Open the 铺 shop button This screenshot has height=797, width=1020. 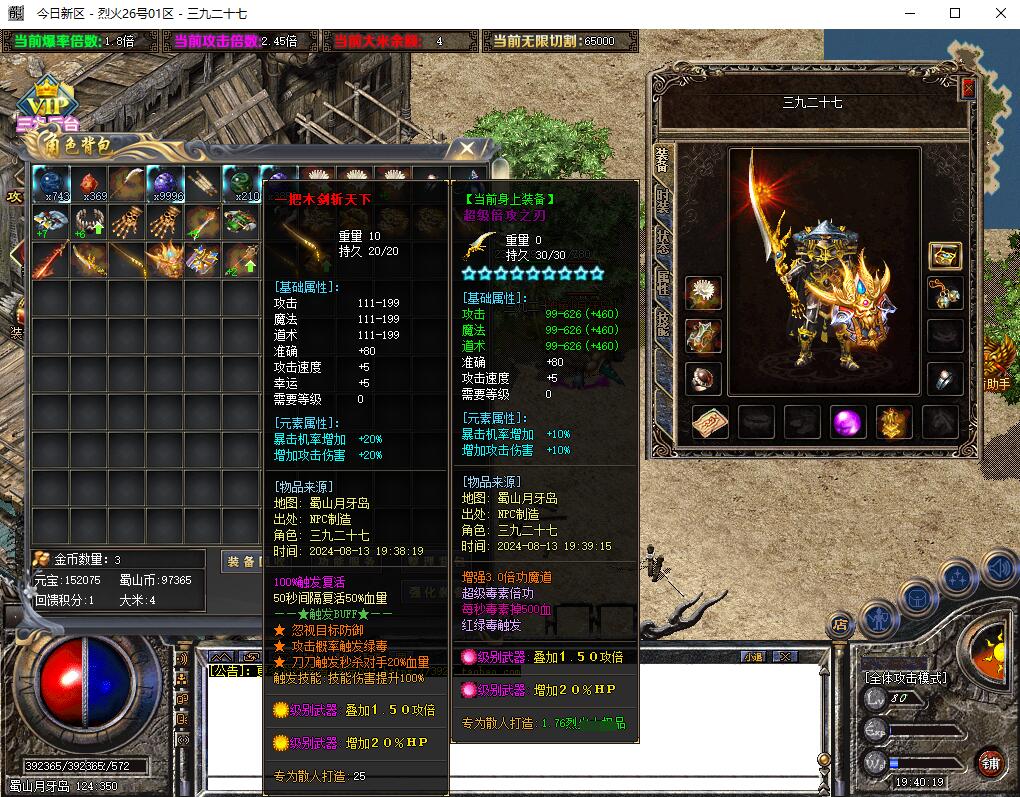point(989,763)
